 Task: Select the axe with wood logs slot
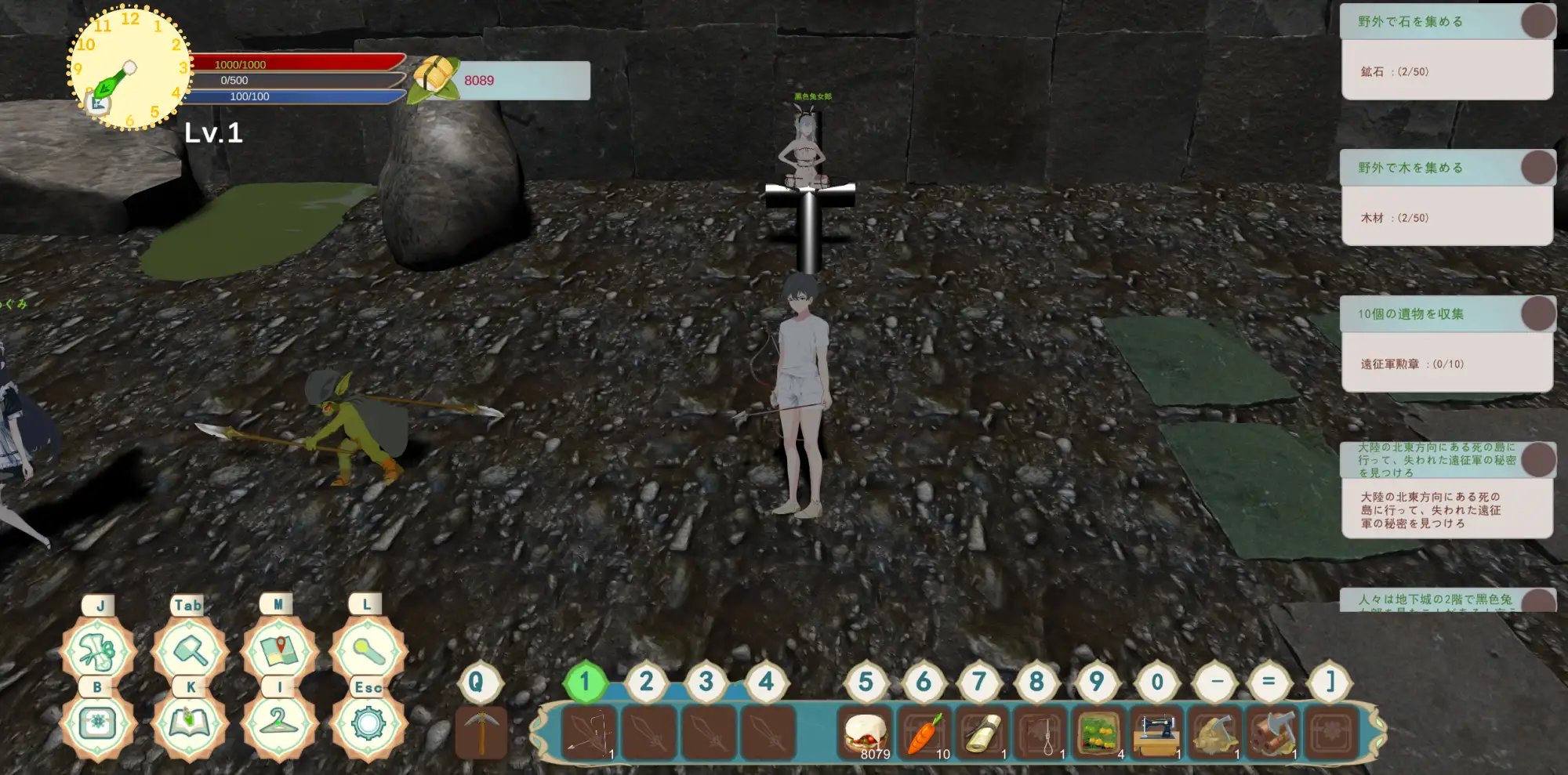coord(1273,733)
